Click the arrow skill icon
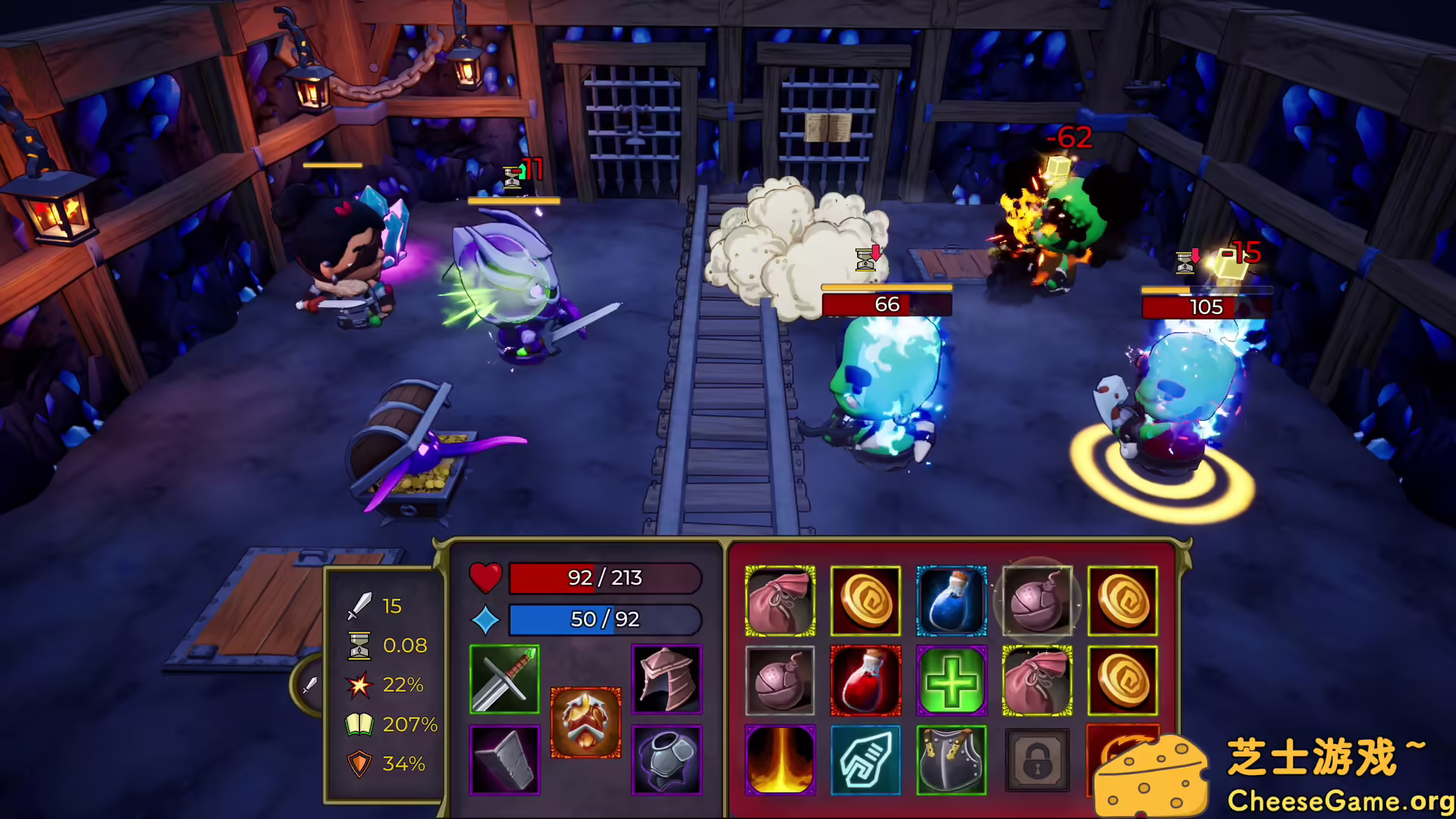1456x819 pixels. click(865, 760)
